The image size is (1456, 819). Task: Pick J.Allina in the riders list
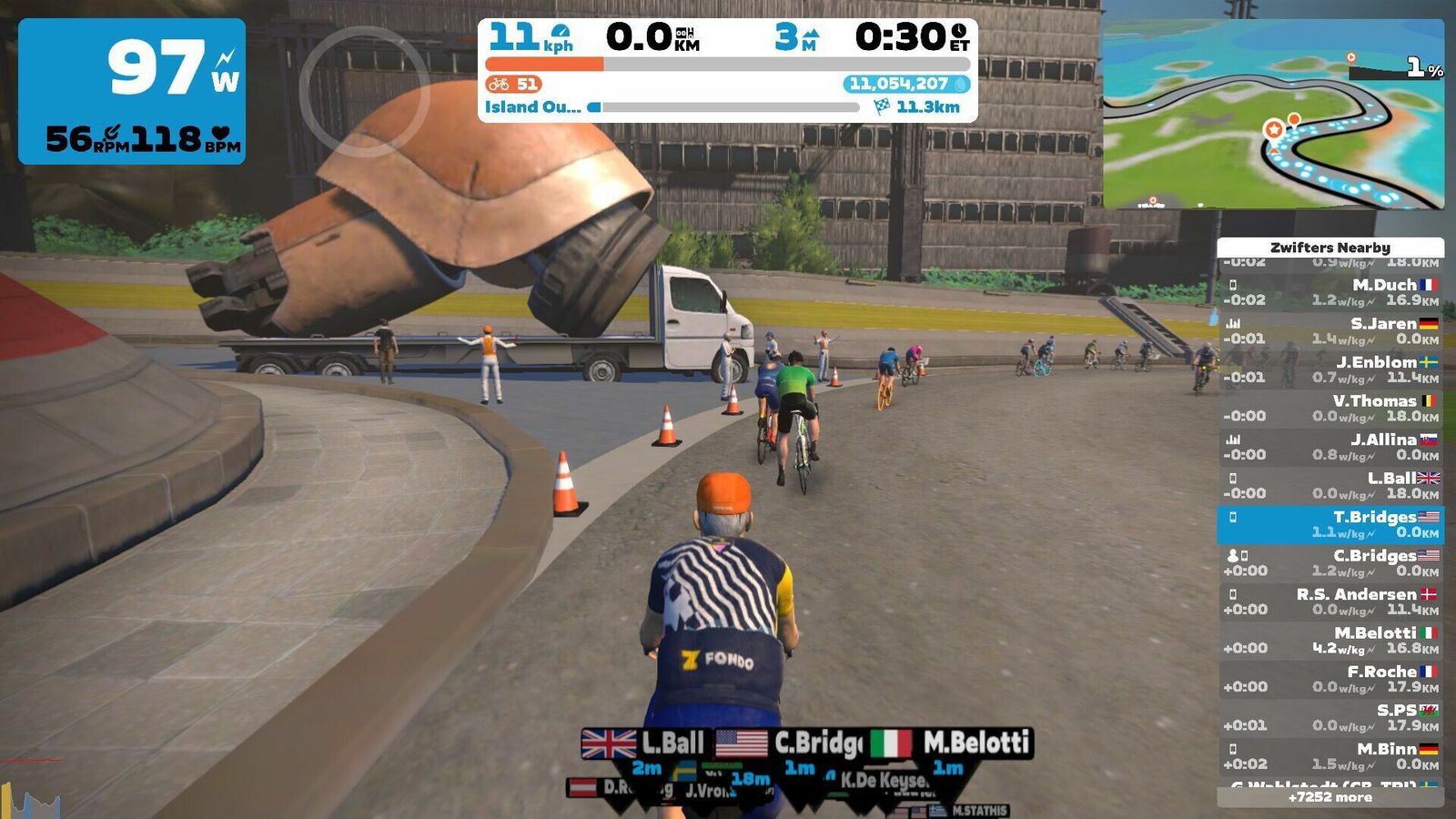click(x=1330, y=447)
